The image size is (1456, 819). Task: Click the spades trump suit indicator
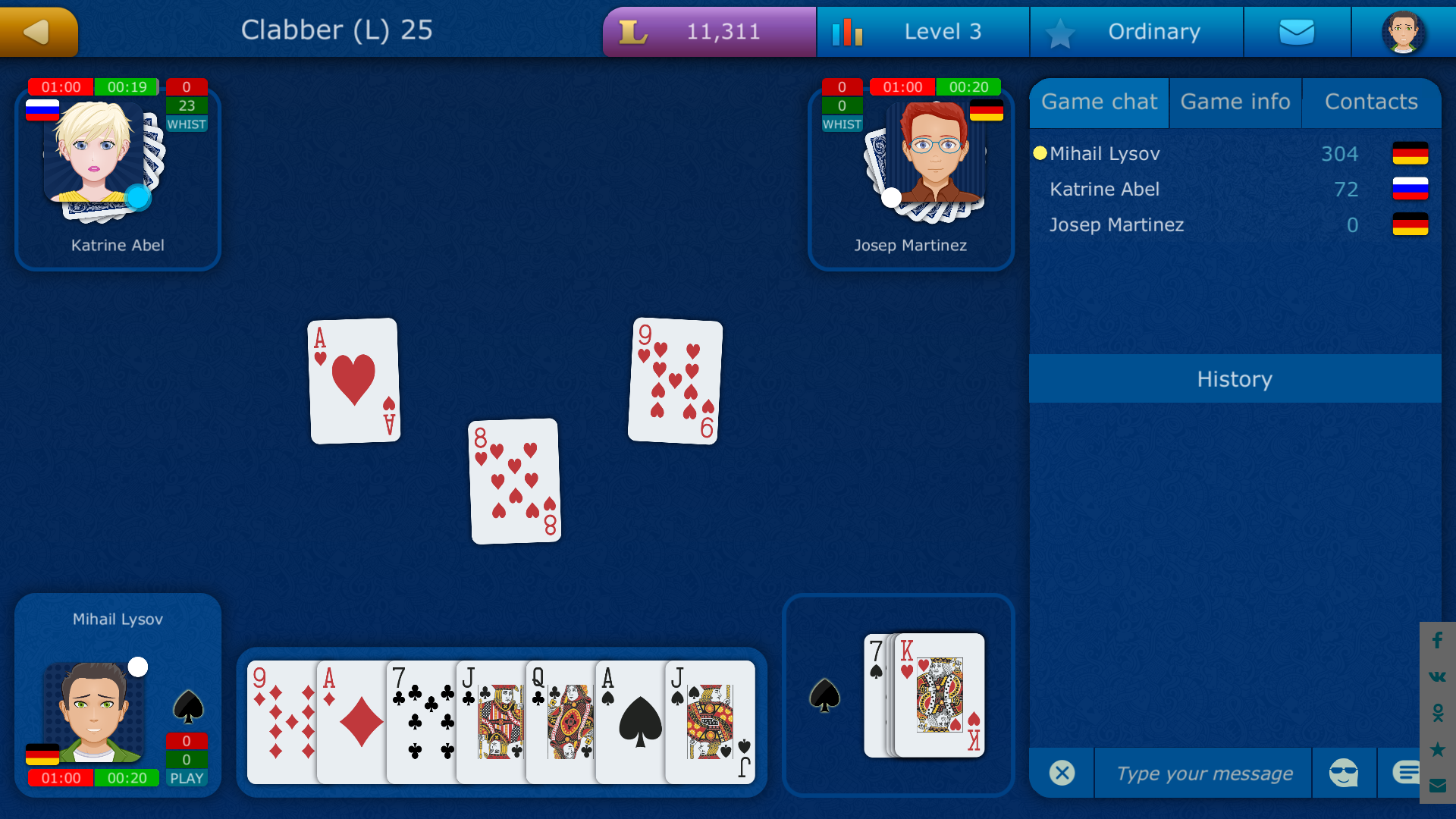pos(825,696)
